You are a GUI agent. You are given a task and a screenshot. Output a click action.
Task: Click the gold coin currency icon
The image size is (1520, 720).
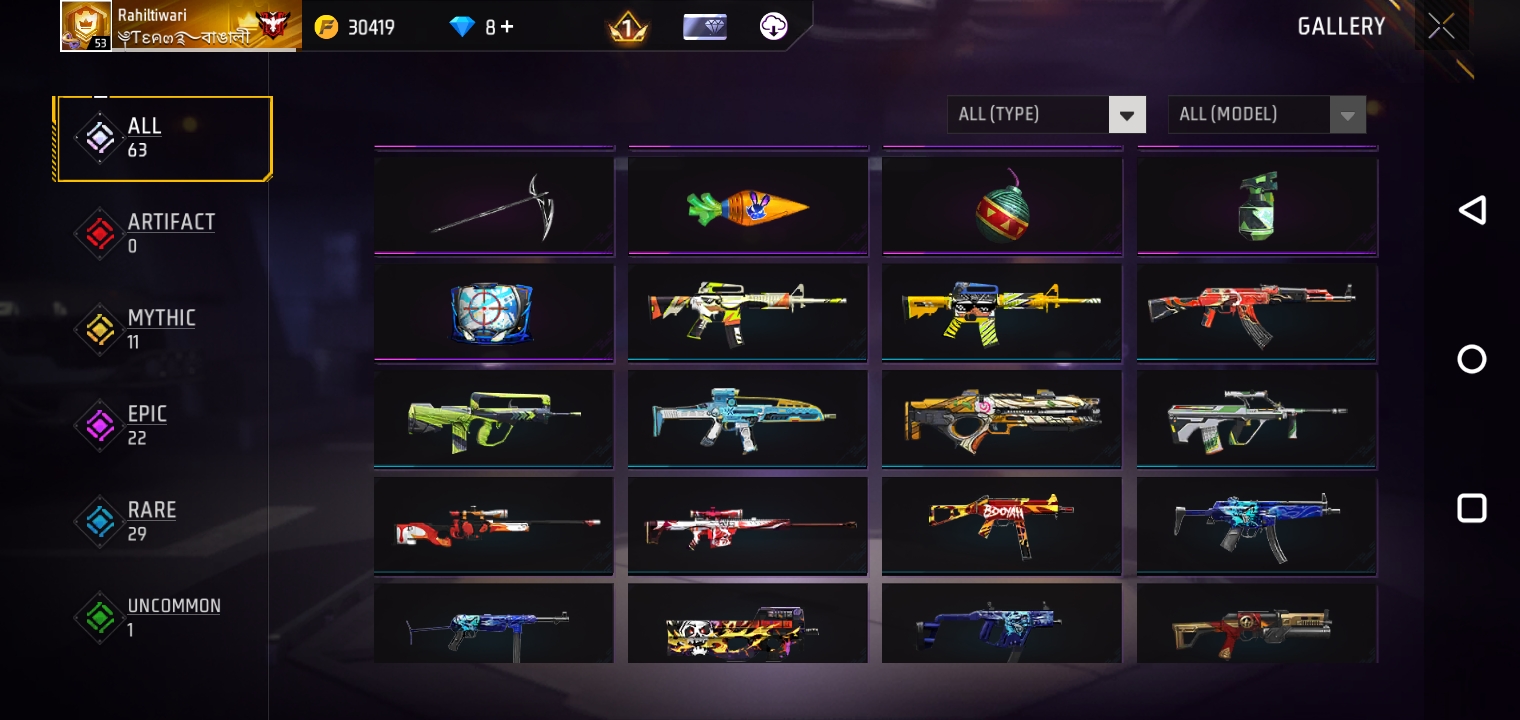327,27
